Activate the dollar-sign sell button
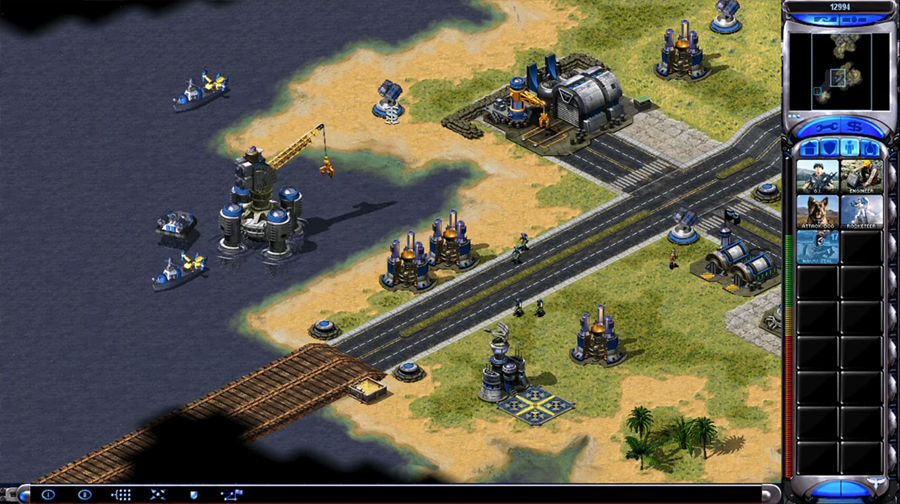The height and width of the screenshot is (504, 900). [x=856, y=127]
